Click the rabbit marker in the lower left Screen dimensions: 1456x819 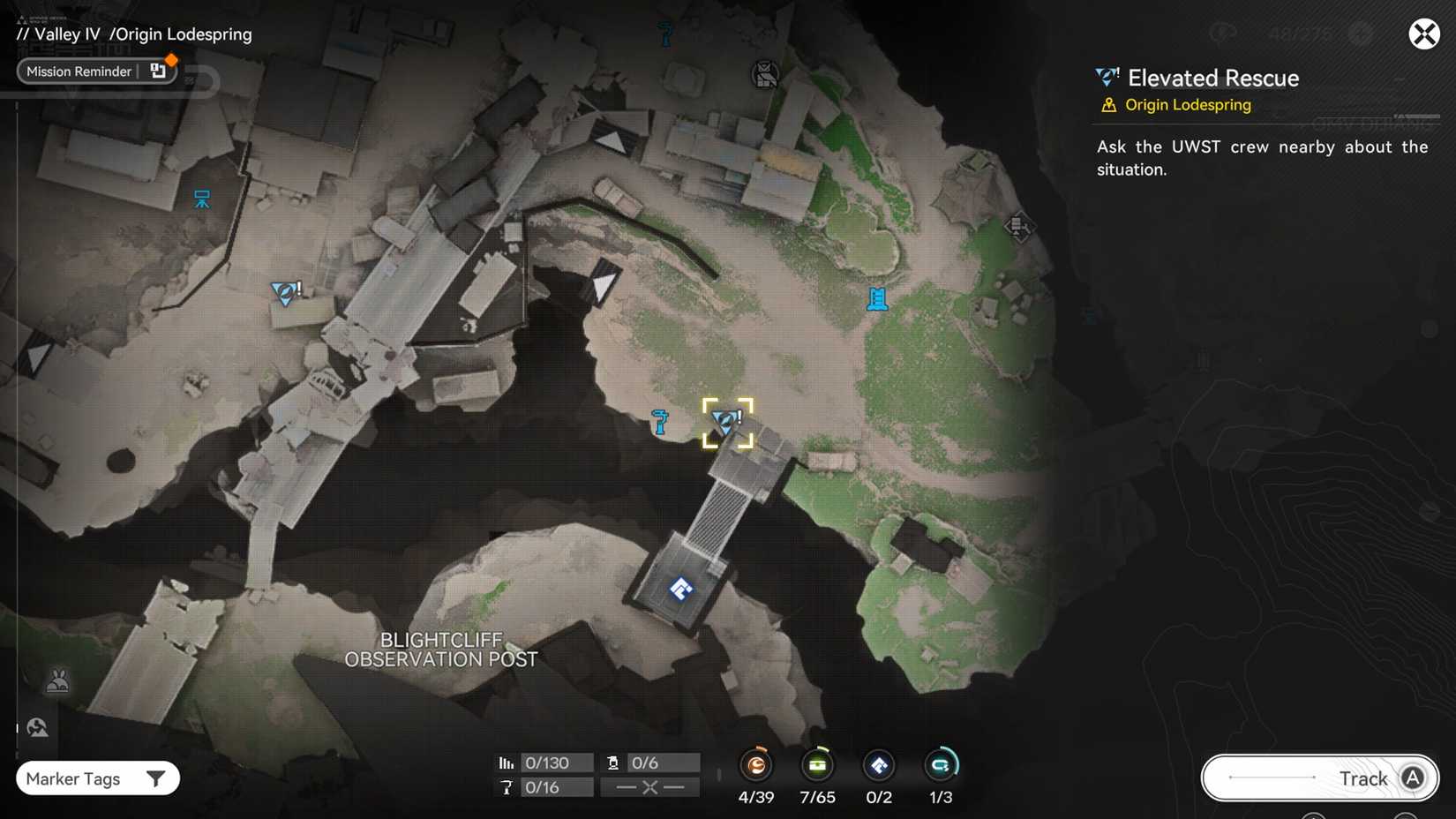57,680
